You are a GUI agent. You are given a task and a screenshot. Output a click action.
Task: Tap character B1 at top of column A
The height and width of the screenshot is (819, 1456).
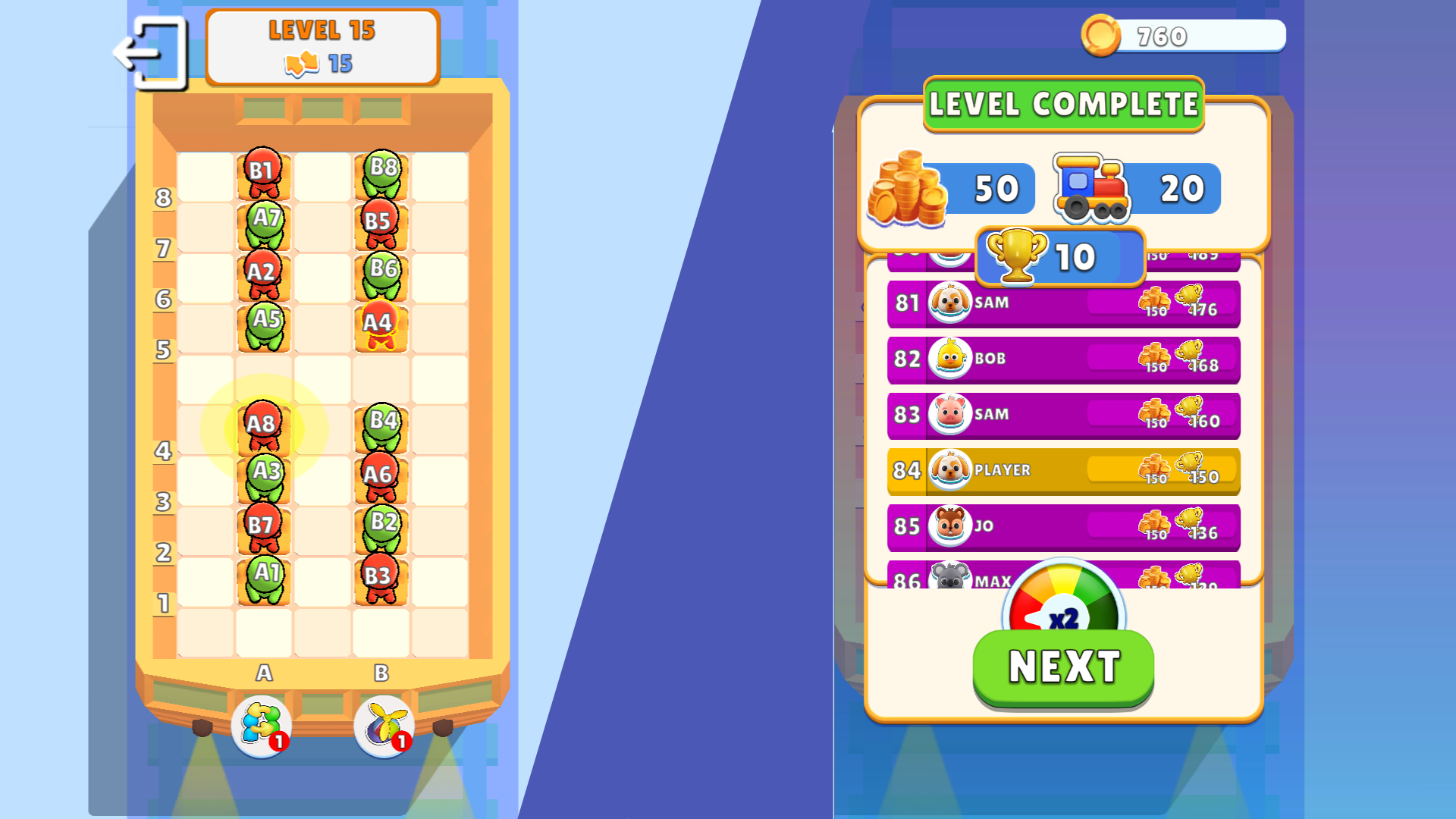264,171
